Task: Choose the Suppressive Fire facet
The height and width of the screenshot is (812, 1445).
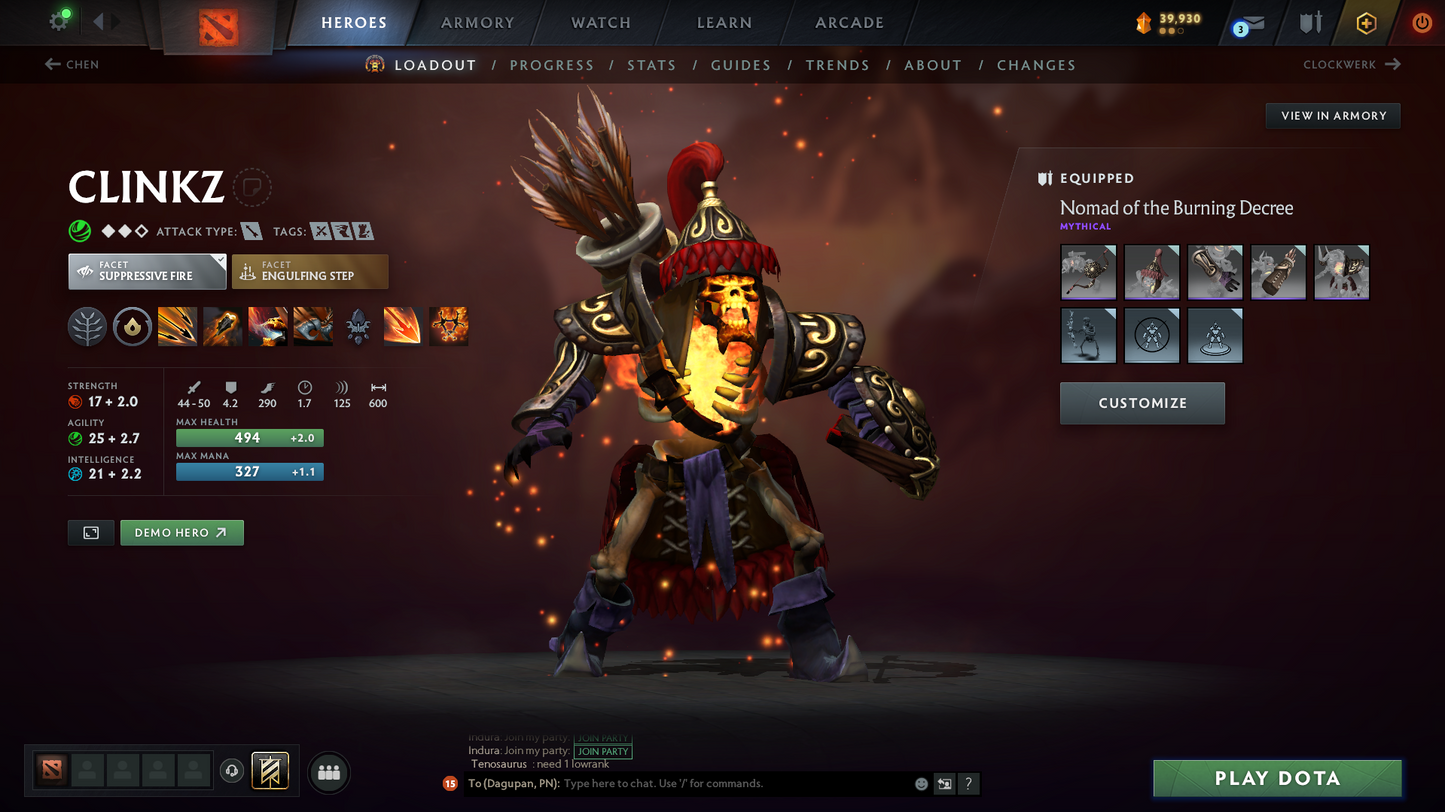Action: [x=147, y=272]
